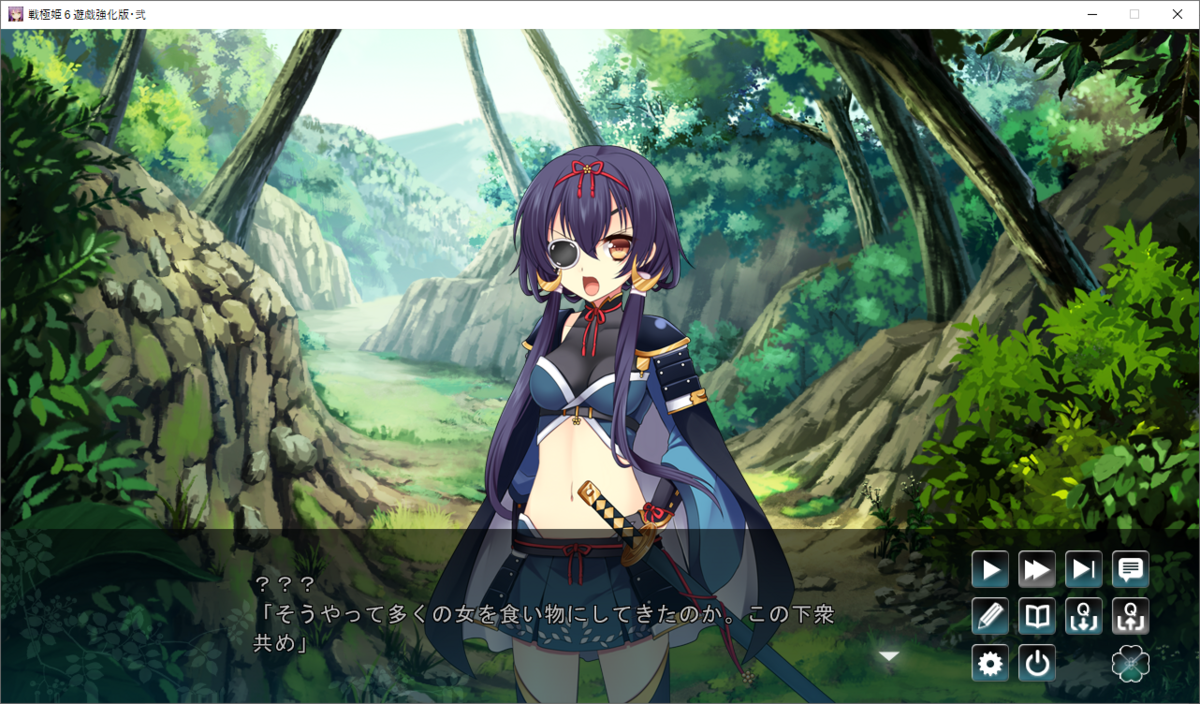Close the game window

tap(1176, 14)
